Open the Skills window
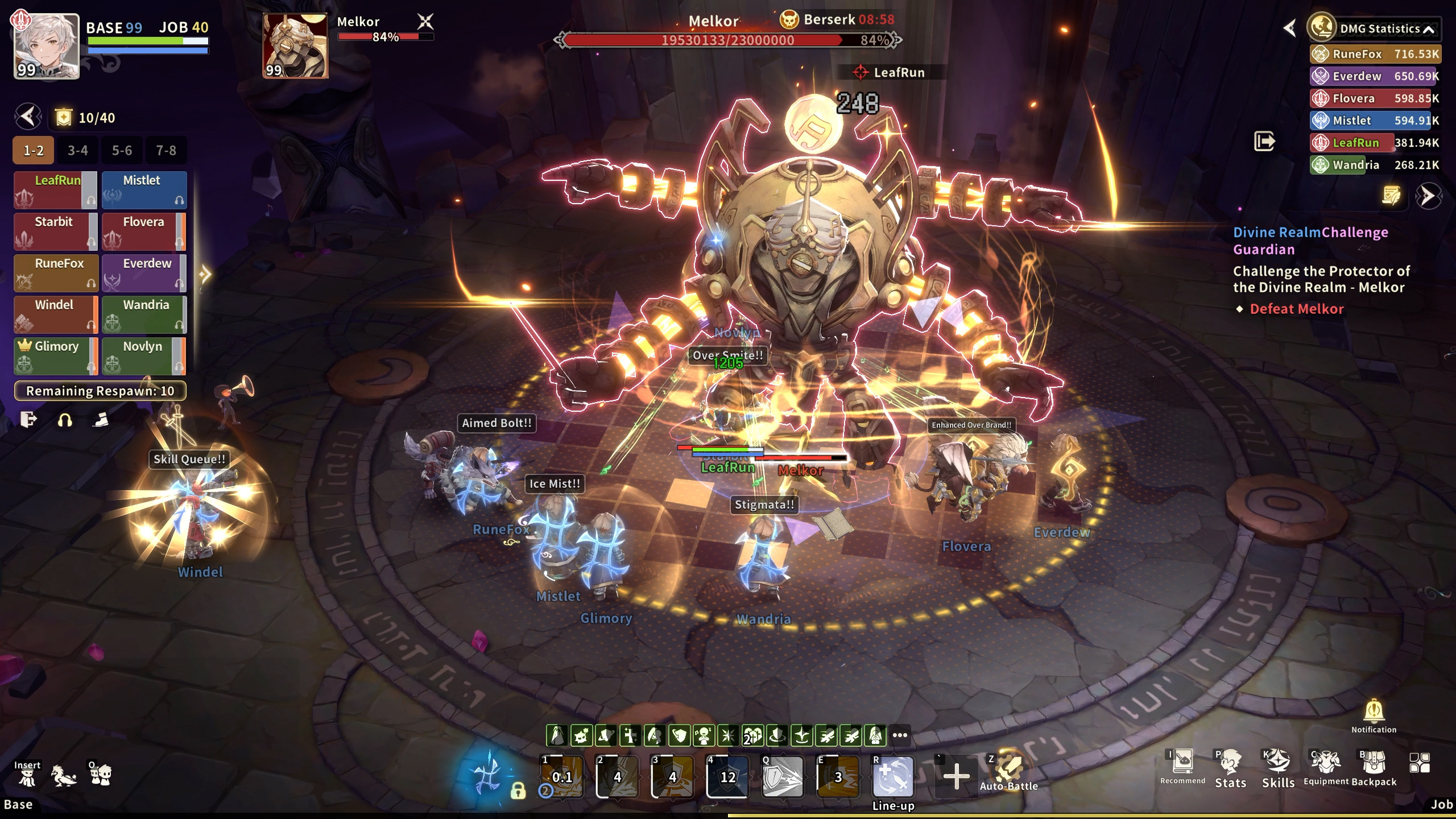This screenshot has width=1456, height=819. coord(1278,769)
